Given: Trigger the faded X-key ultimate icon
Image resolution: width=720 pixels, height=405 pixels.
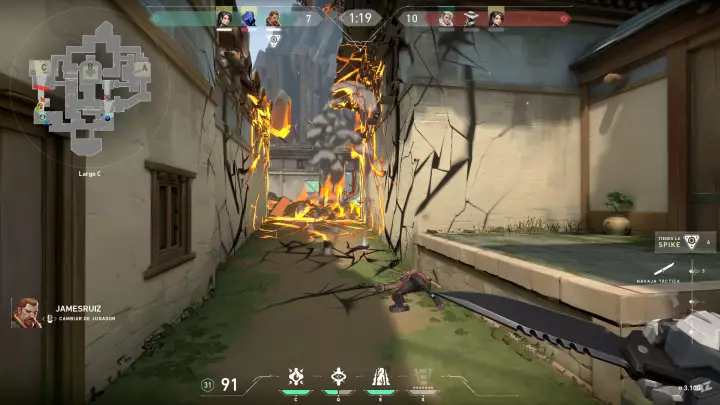Looking at the screenshot, I should click(x=422, y=378).
